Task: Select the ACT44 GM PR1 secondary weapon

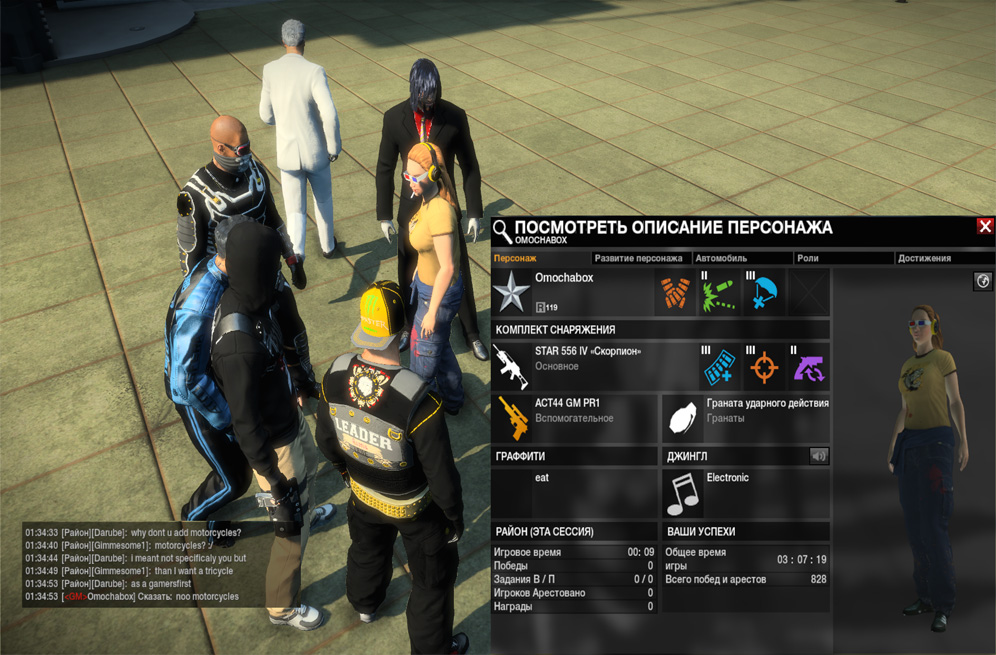Action: point(575,417)
